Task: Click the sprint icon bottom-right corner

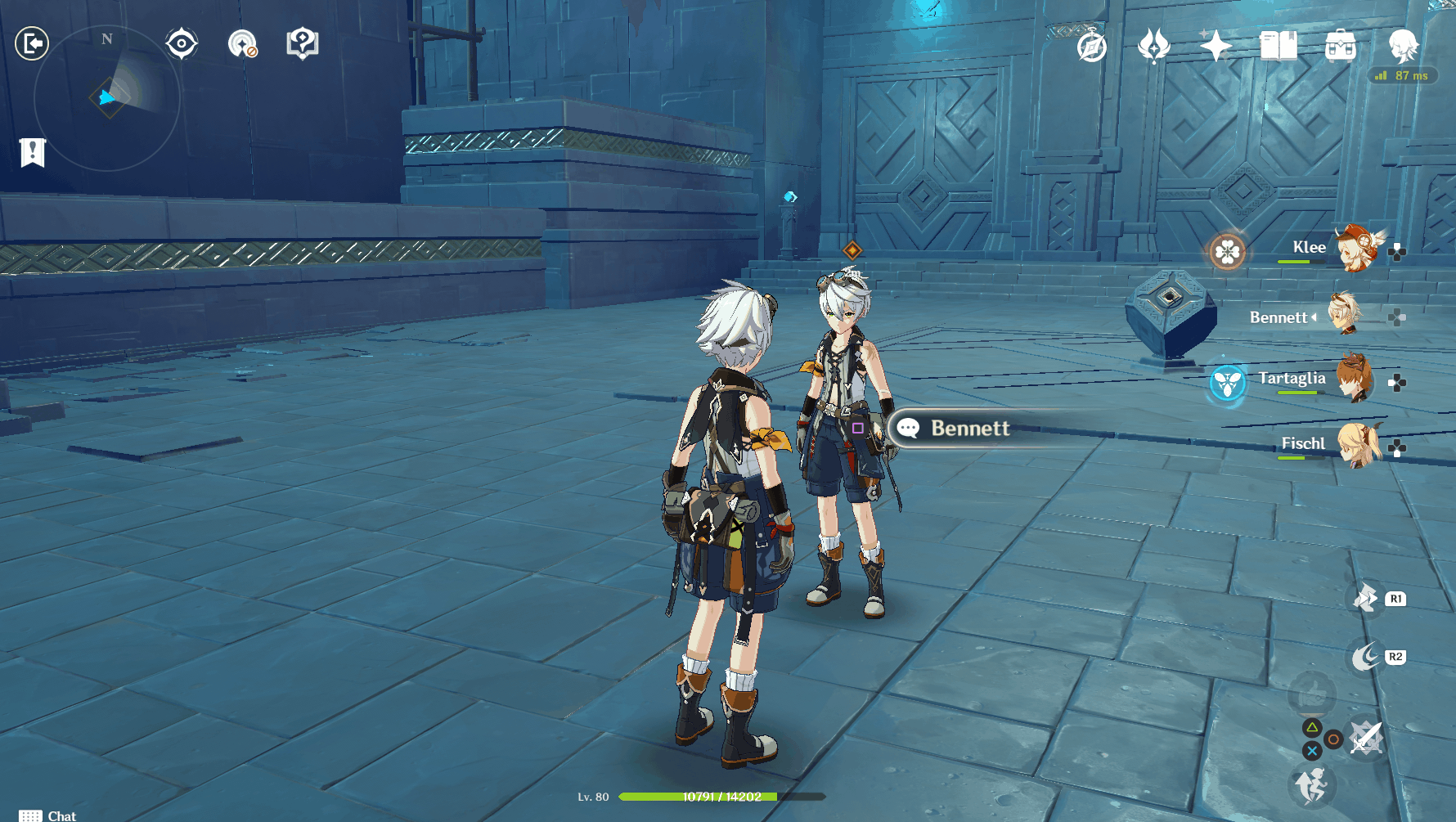Action: pos(1312,786)
